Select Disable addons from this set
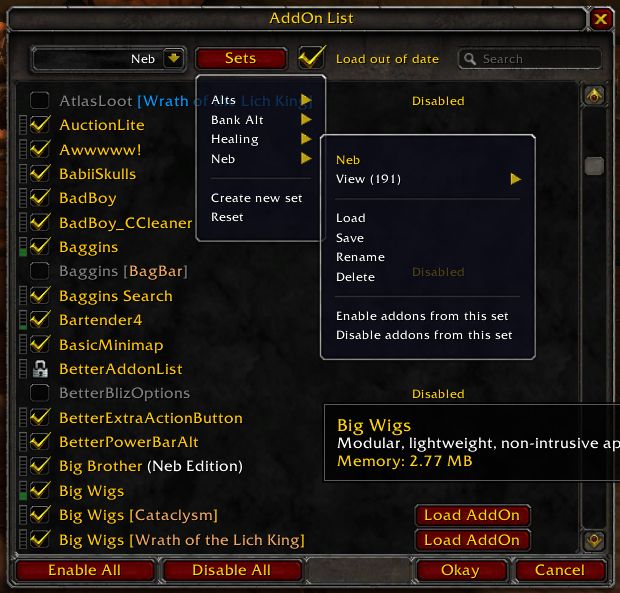Image resolution: width=620 pixels, height=593 pixels. (424, 335)
